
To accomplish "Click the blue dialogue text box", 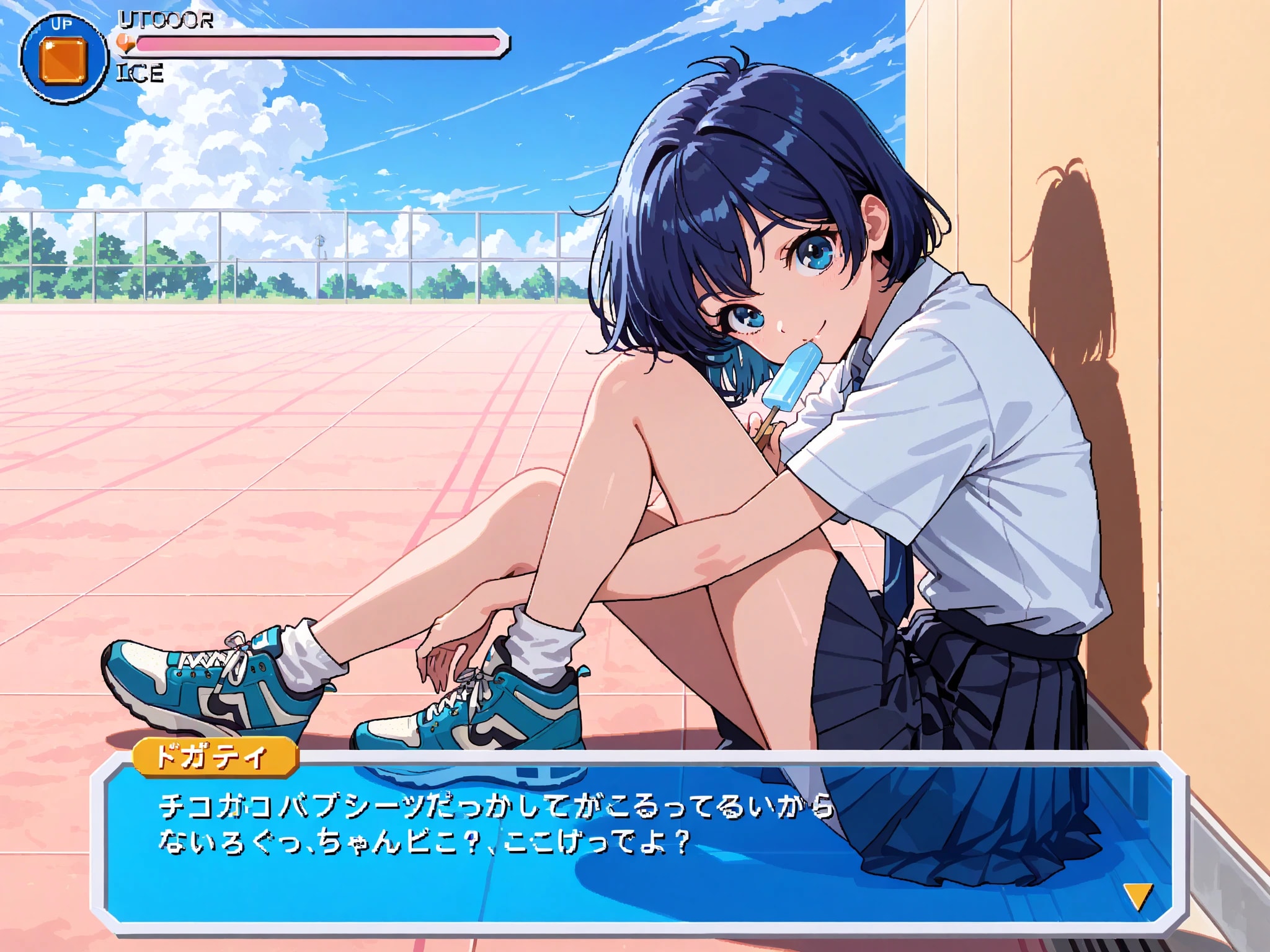I will coord(639,843).
